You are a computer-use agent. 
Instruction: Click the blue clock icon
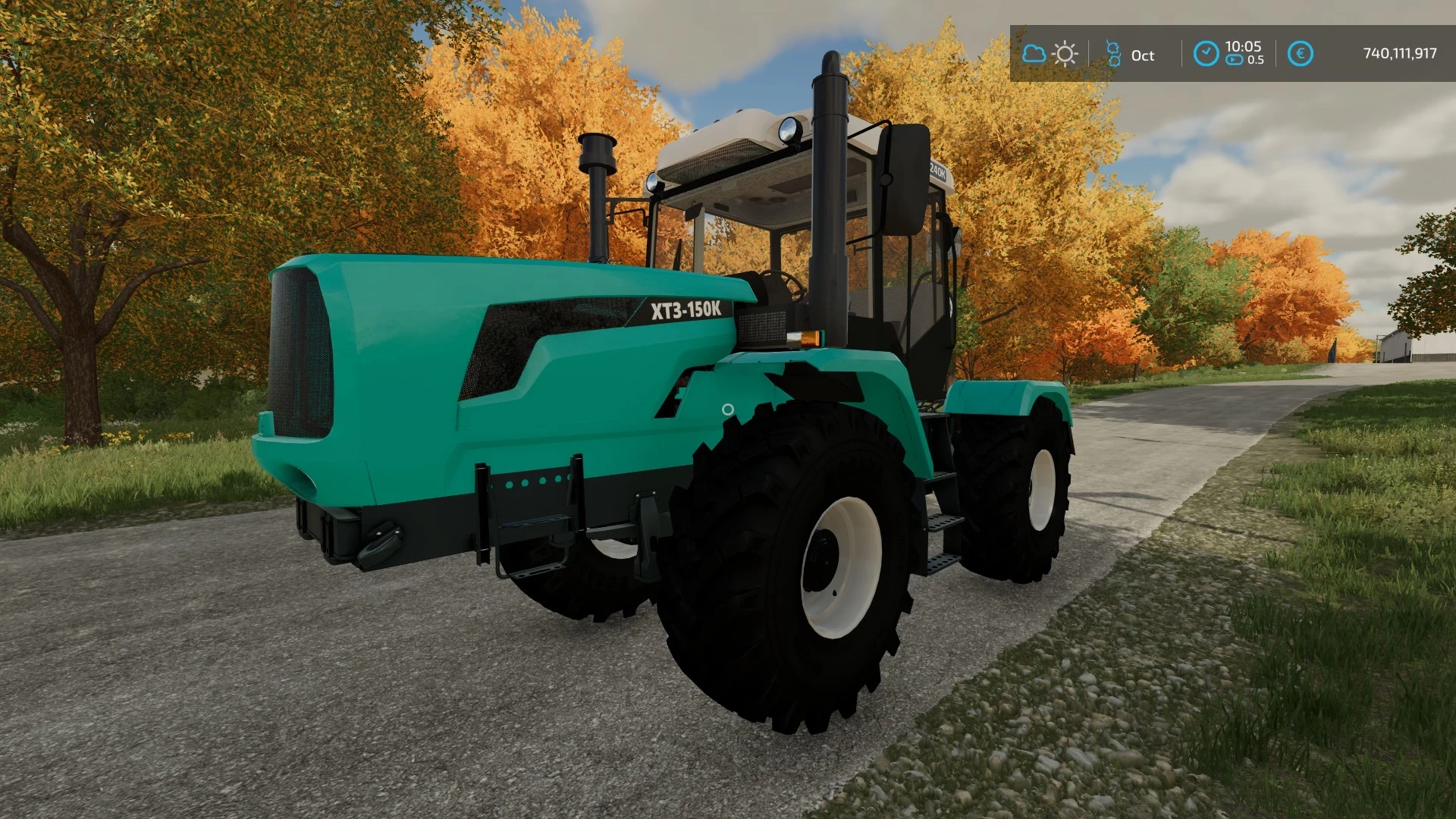(x=1207, y=53)
